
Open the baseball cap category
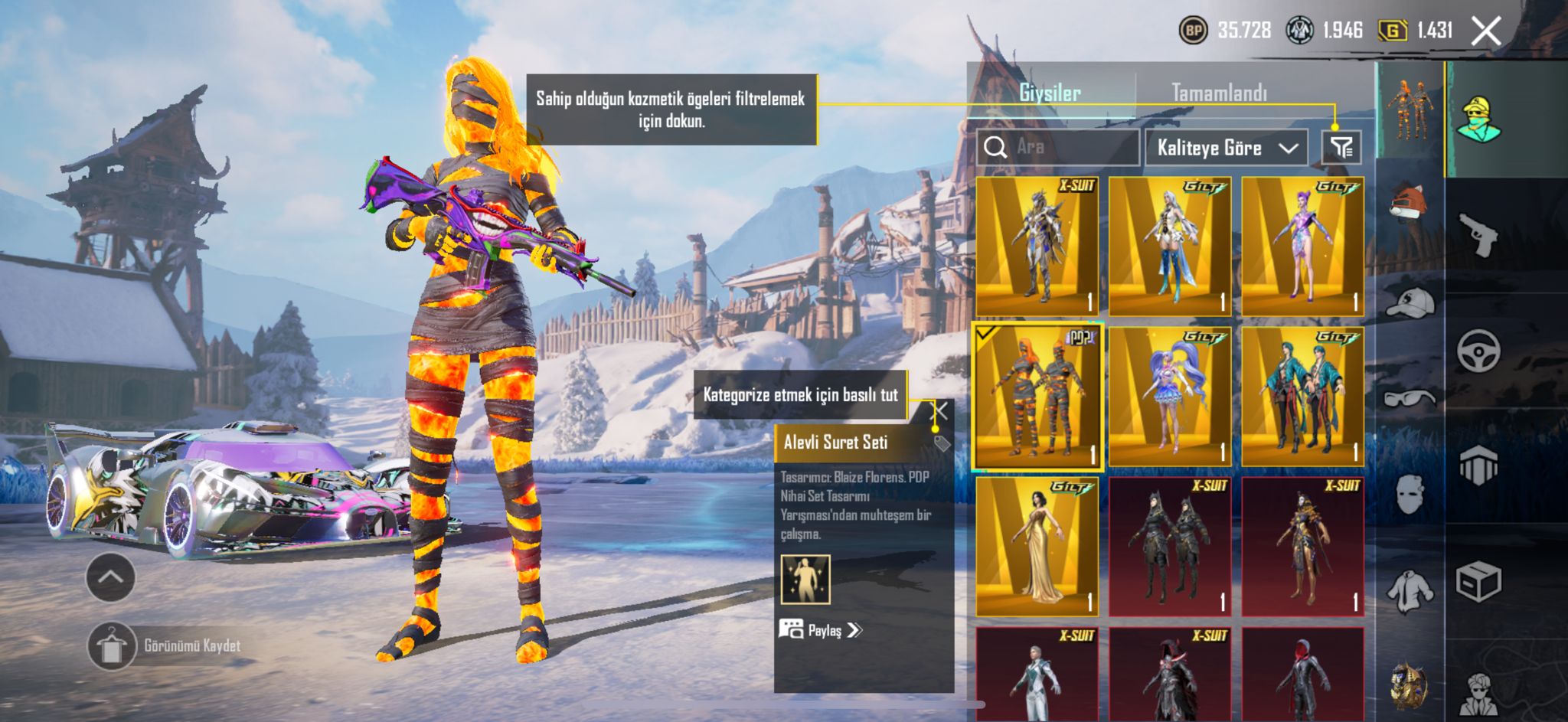(x=1410, y=302)
